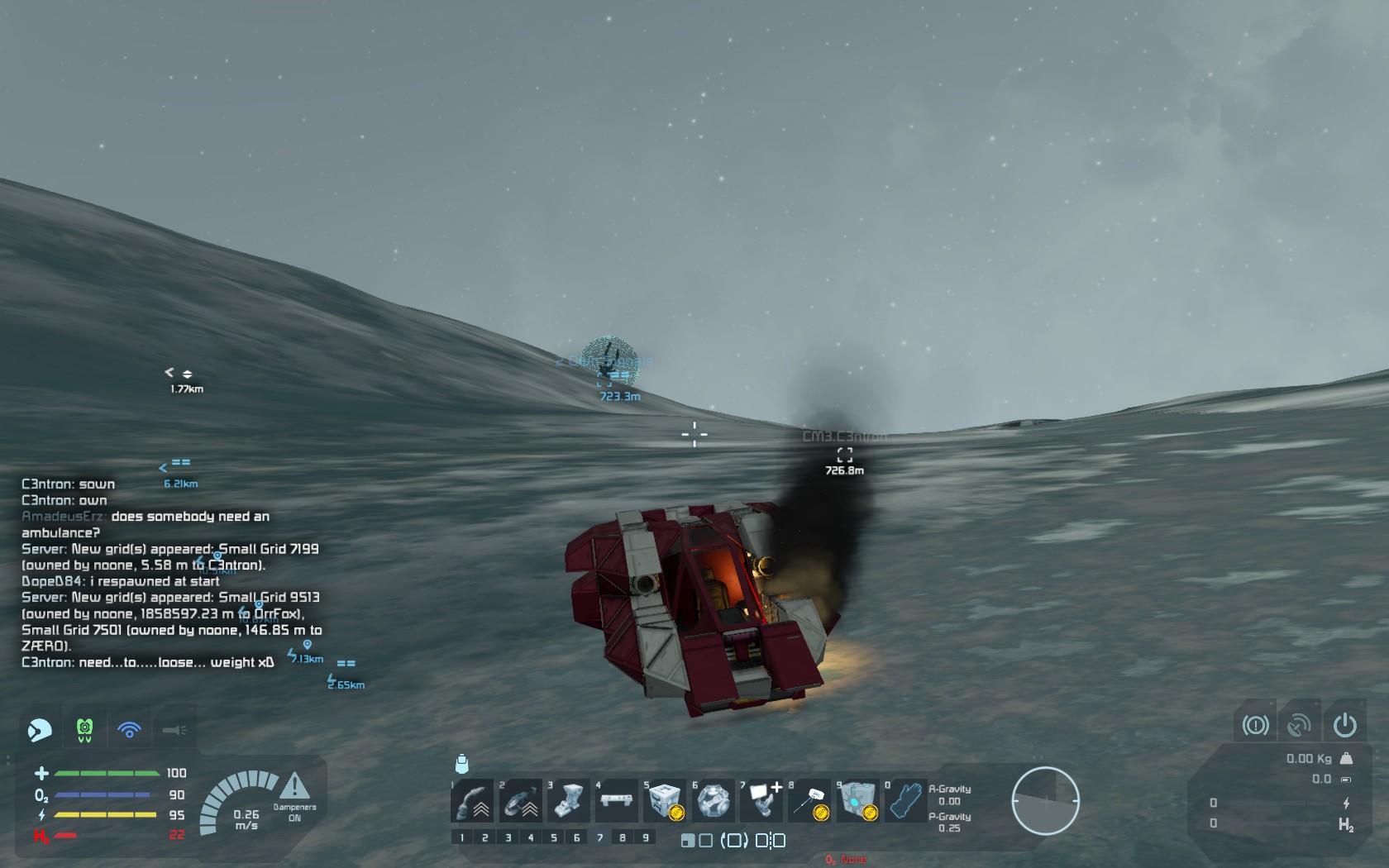The width and height of the screenshot is (1389, 868).
Task: Select the grinder tool in hotbar slot 2
Action: point(520,800)
